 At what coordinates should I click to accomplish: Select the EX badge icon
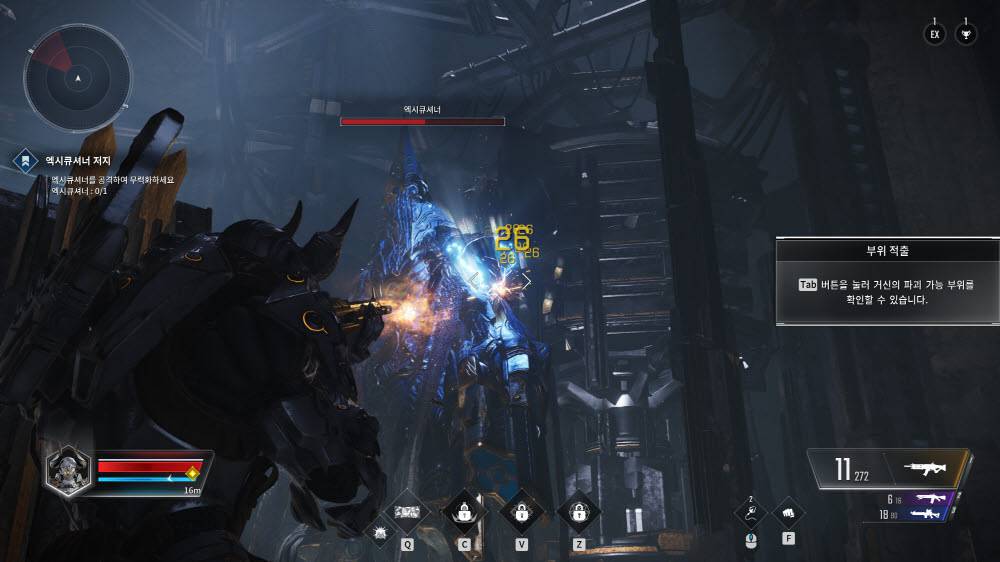click(x=935, y=34)
